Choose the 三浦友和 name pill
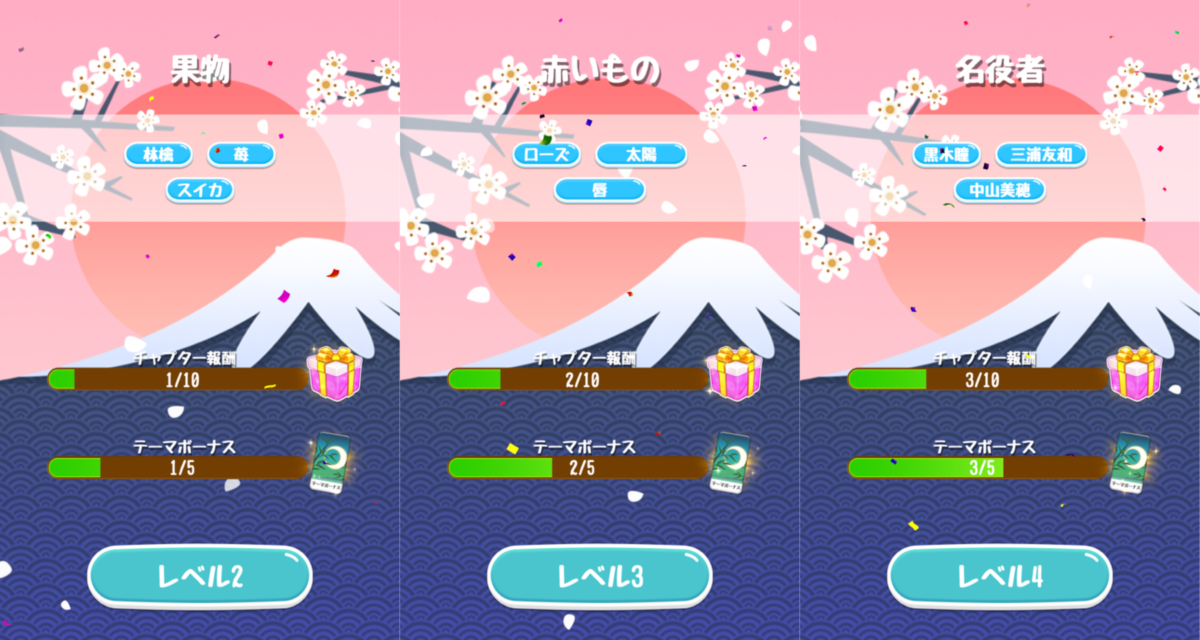Viewport: 1200px width, 640px height. pyautogui.click(x=1041, y=155)
